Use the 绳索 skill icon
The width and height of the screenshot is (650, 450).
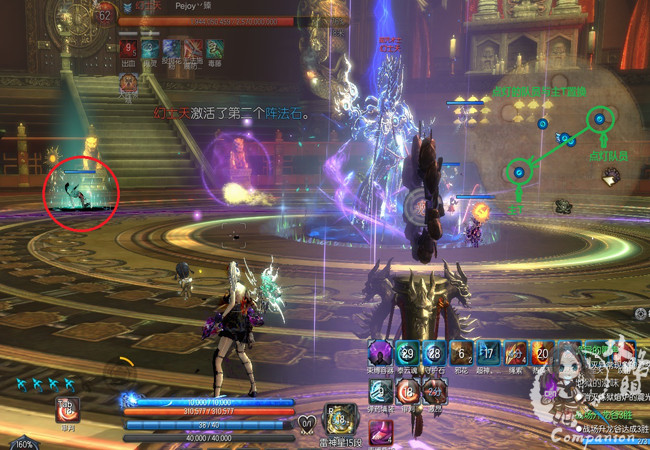click(516, 352)
